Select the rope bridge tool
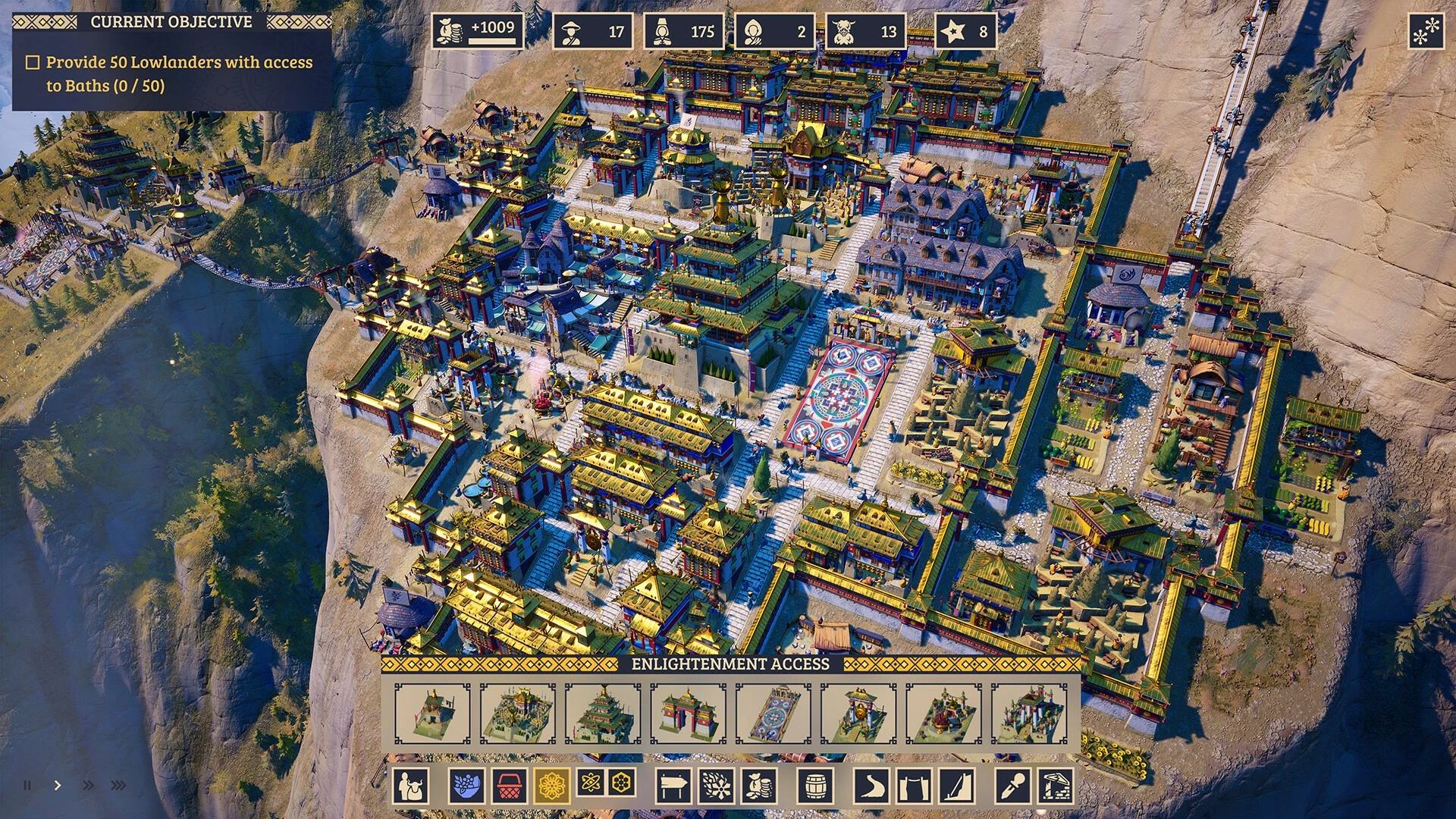Viewport: 1456px width, 819px height. [x=915, y=786]
